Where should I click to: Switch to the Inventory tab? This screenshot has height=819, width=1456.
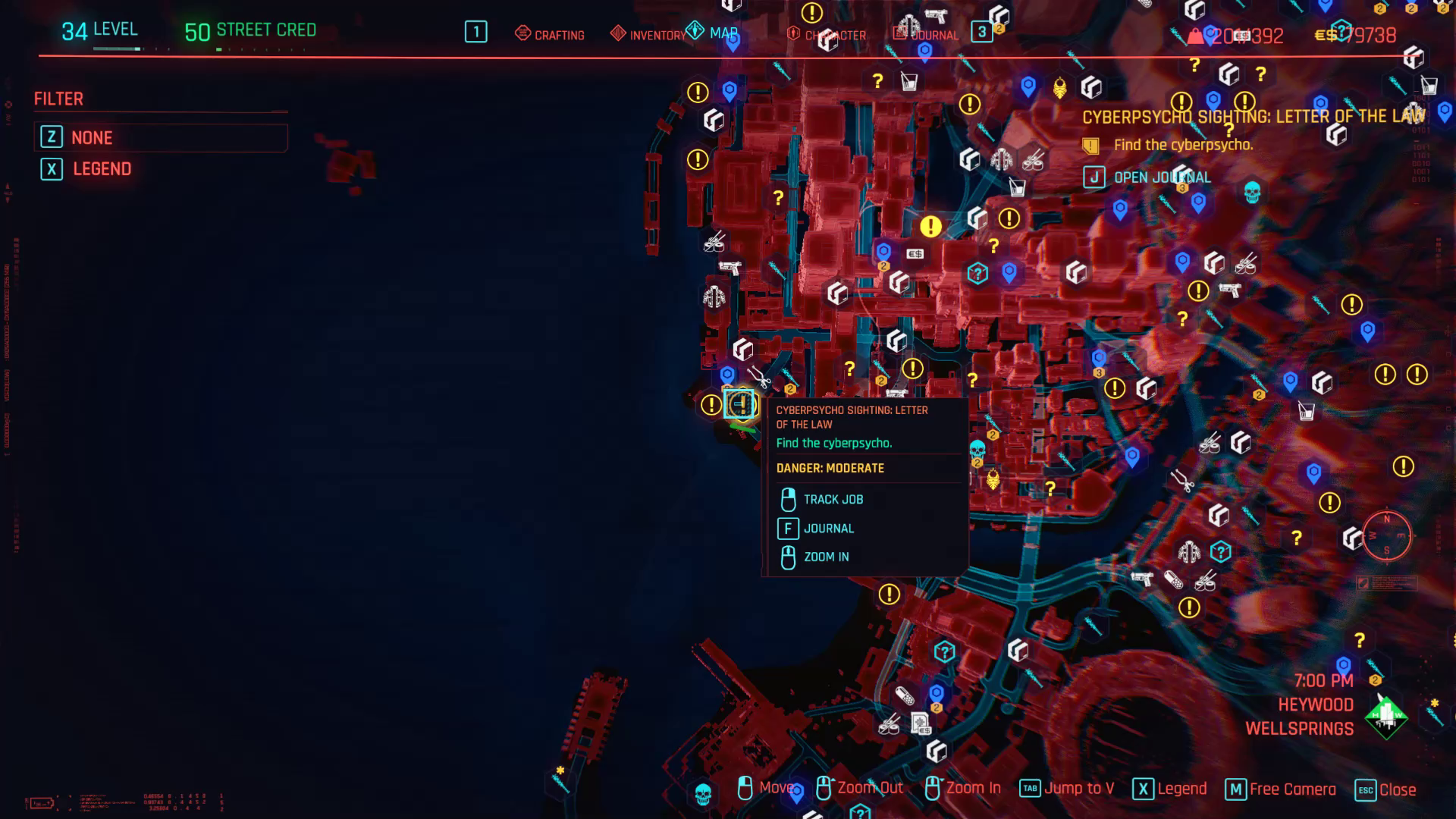point(657,34)
